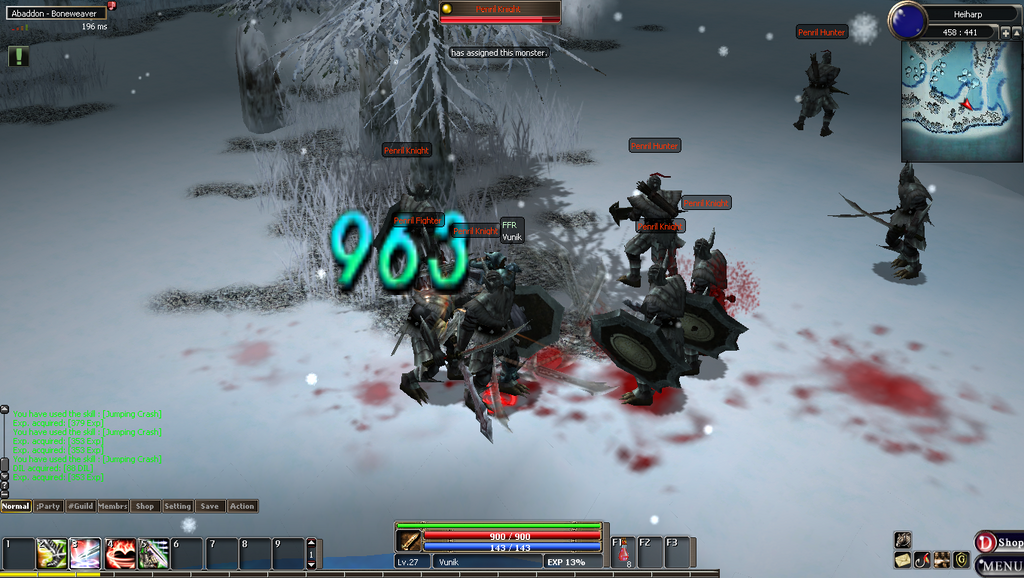Select the Penril Knight target frame

coord(500,12)
